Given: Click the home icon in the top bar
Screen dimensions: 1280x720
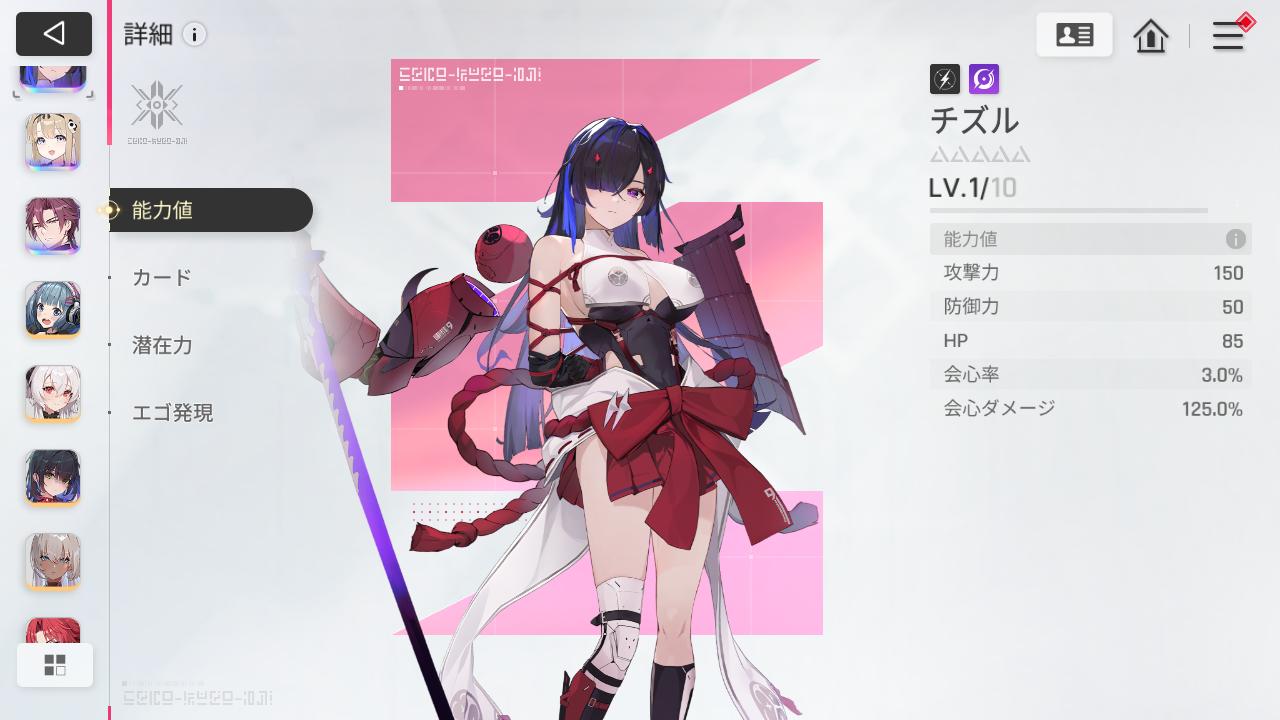Looking at the screenshot, I should (1150, 36).
